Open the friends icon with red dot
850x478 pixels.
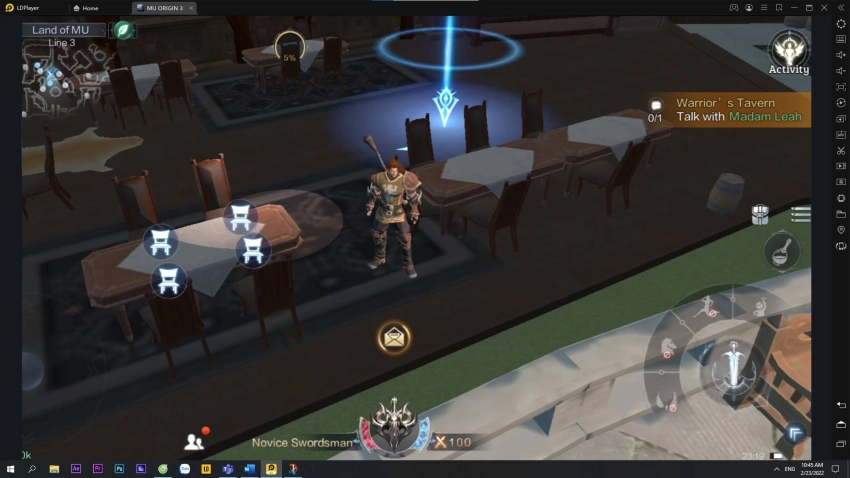point(194,440)
